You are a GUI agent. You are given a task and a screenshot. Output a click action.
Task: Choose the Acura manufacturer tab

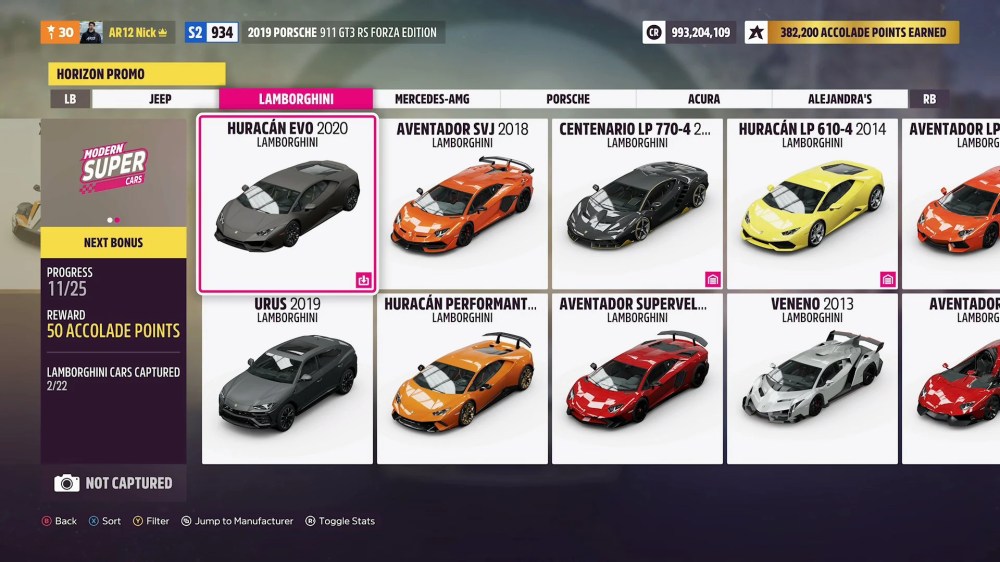[704, 99]
